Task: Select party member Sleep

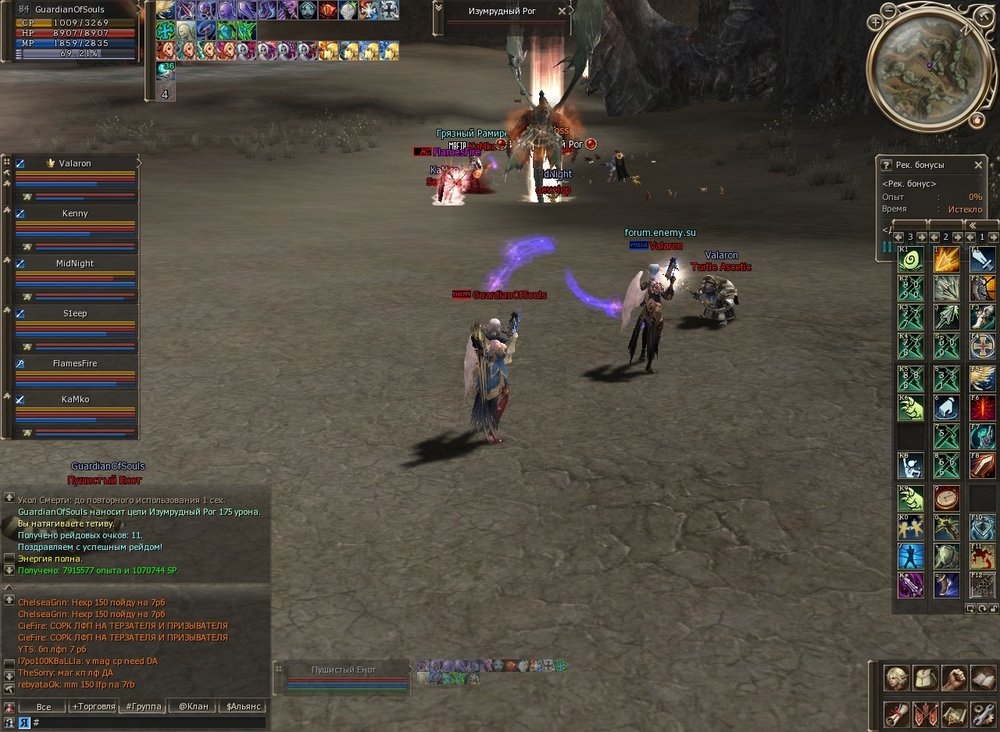Action: click(75, 313)
